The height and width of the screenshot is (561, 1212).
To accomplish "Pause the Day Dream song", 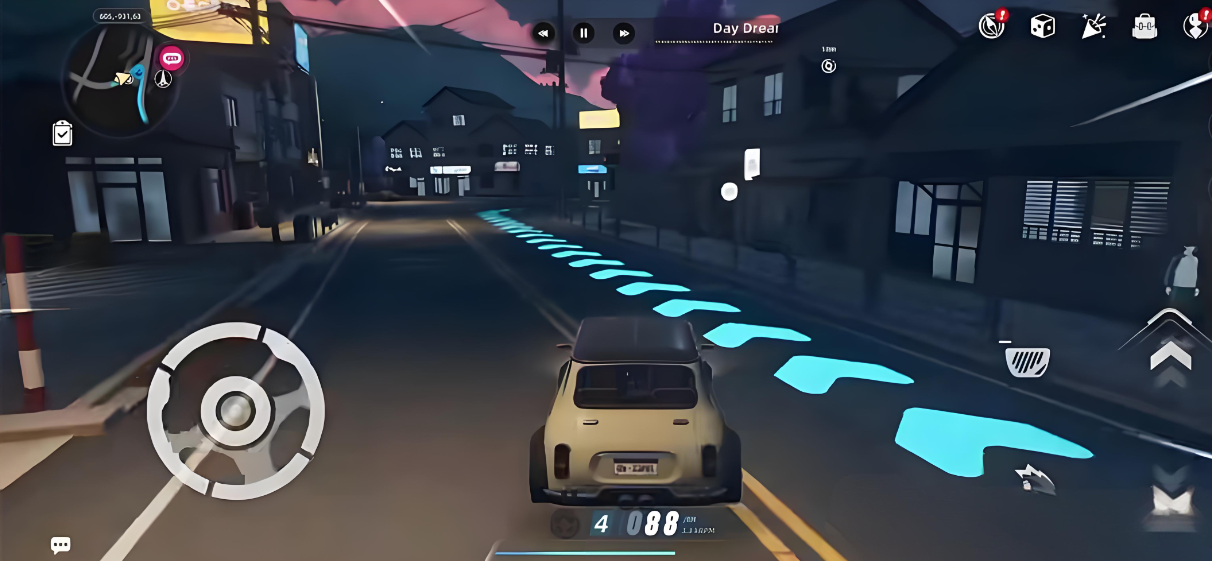I will tap(584, 33).
